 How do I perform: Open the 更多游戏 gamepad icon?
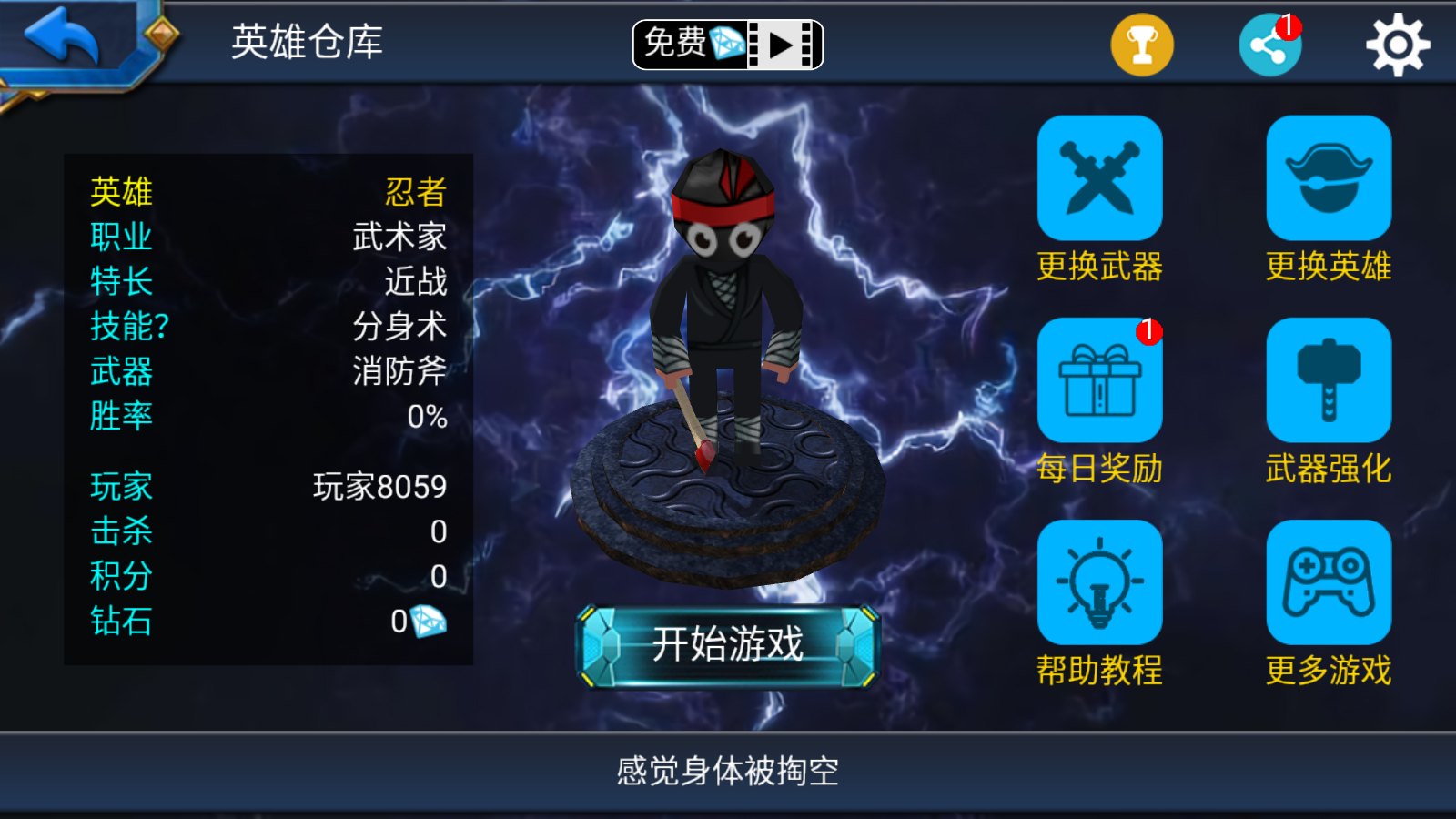(x=1329, y=585)
